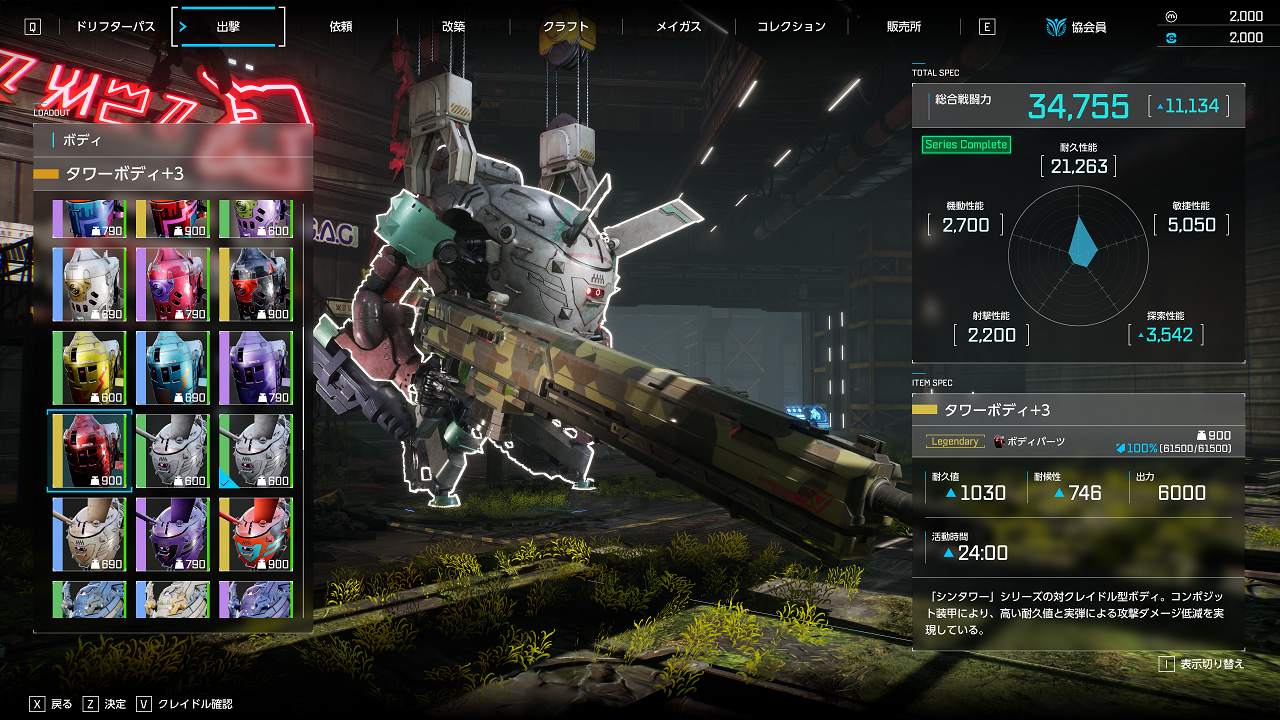Viewport: 1280px width, 720px height.
Task: Choose the yellow body with weight 600
Action: (90, 368)
